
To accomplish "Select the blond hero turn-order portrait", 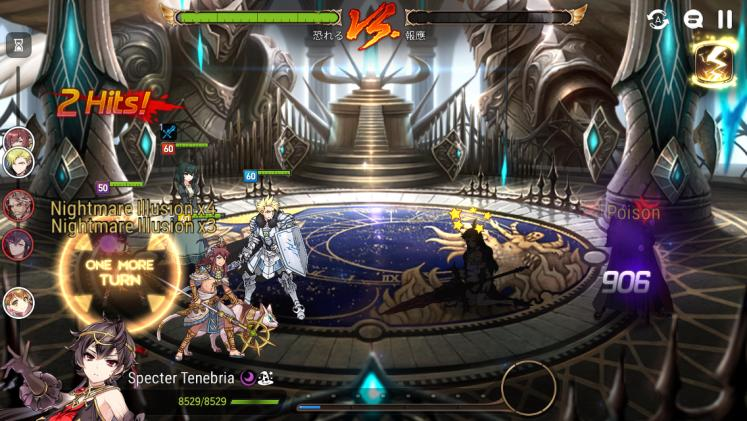I will point(19,160).
